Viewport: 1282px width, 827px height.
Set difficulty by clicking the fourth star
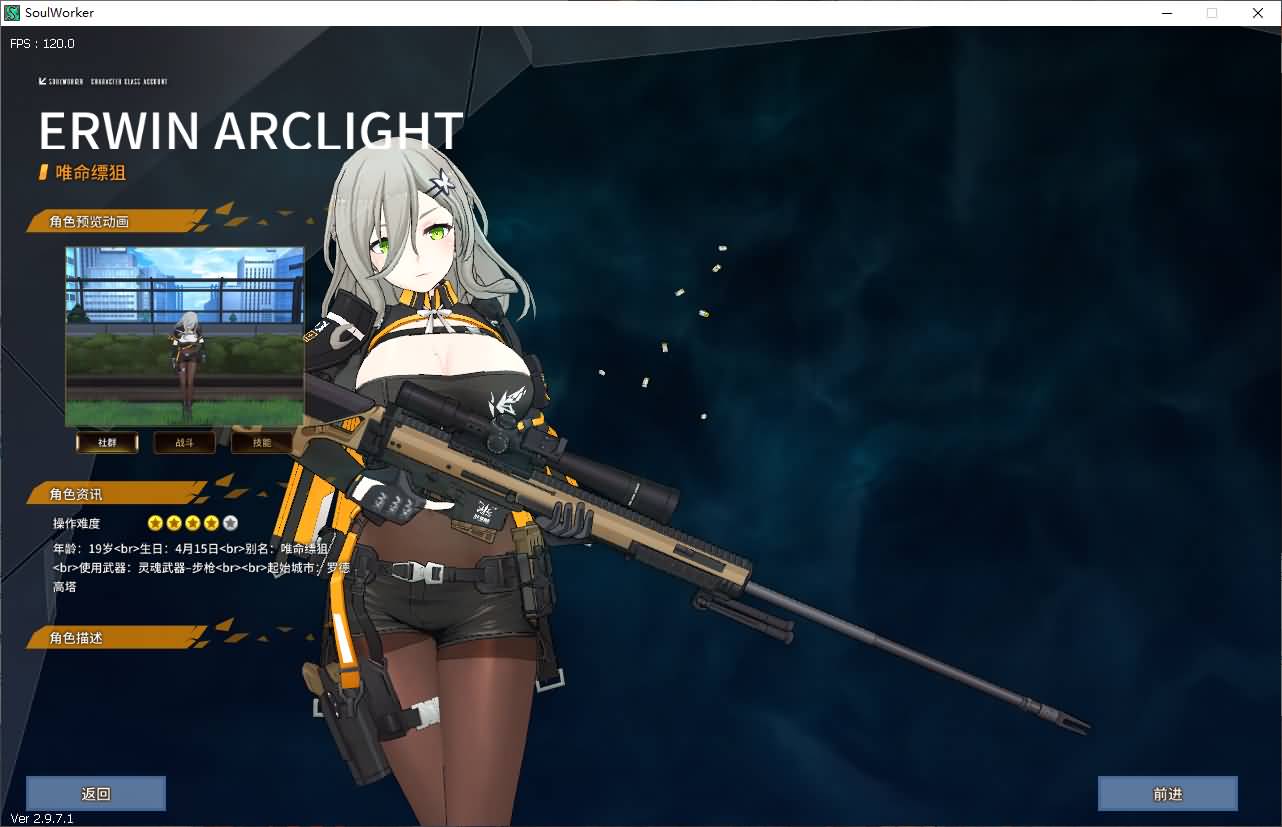coord(210,522)
